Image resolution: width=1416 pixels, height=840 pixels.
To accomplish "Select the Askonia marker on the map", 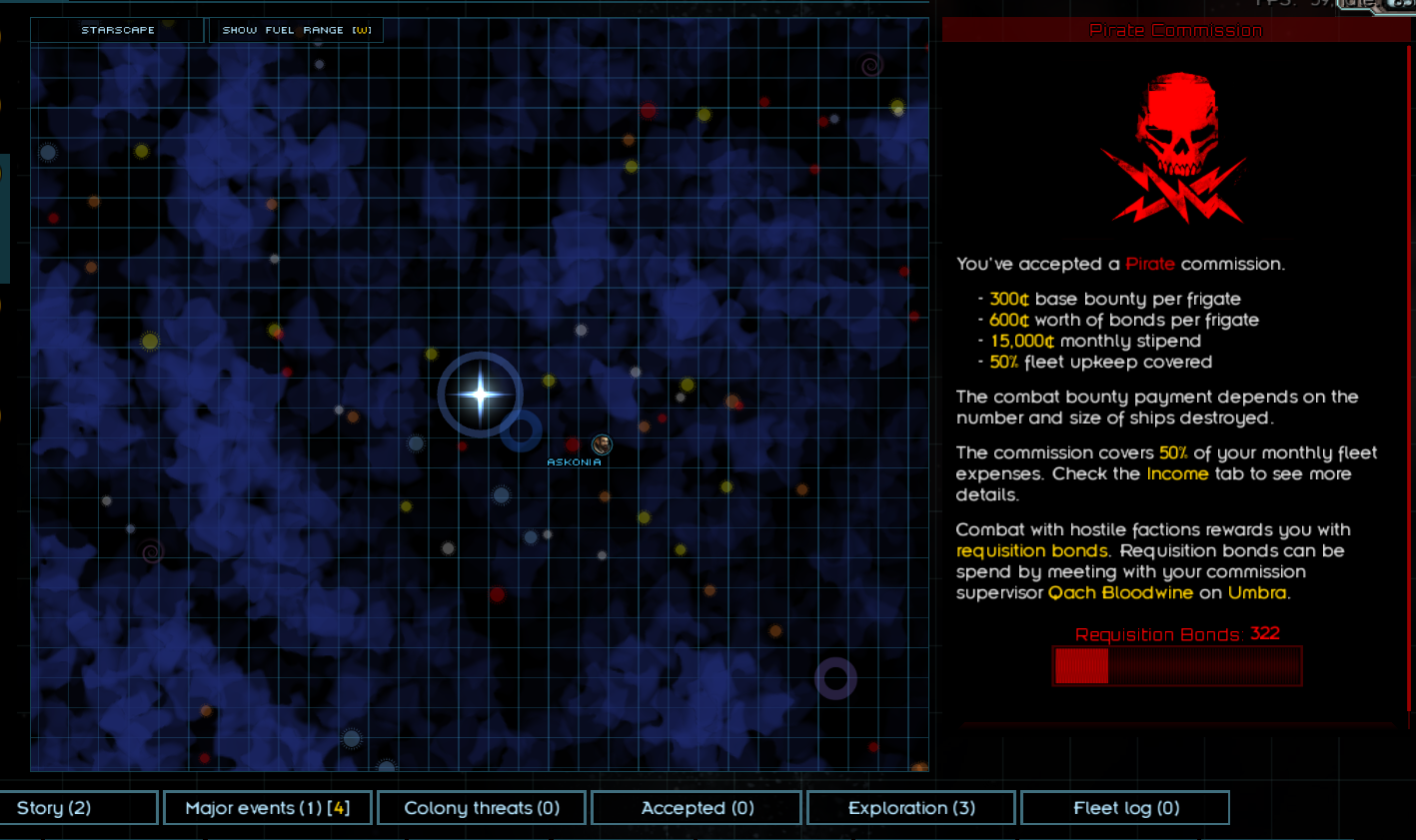I will tap(602, 444).
